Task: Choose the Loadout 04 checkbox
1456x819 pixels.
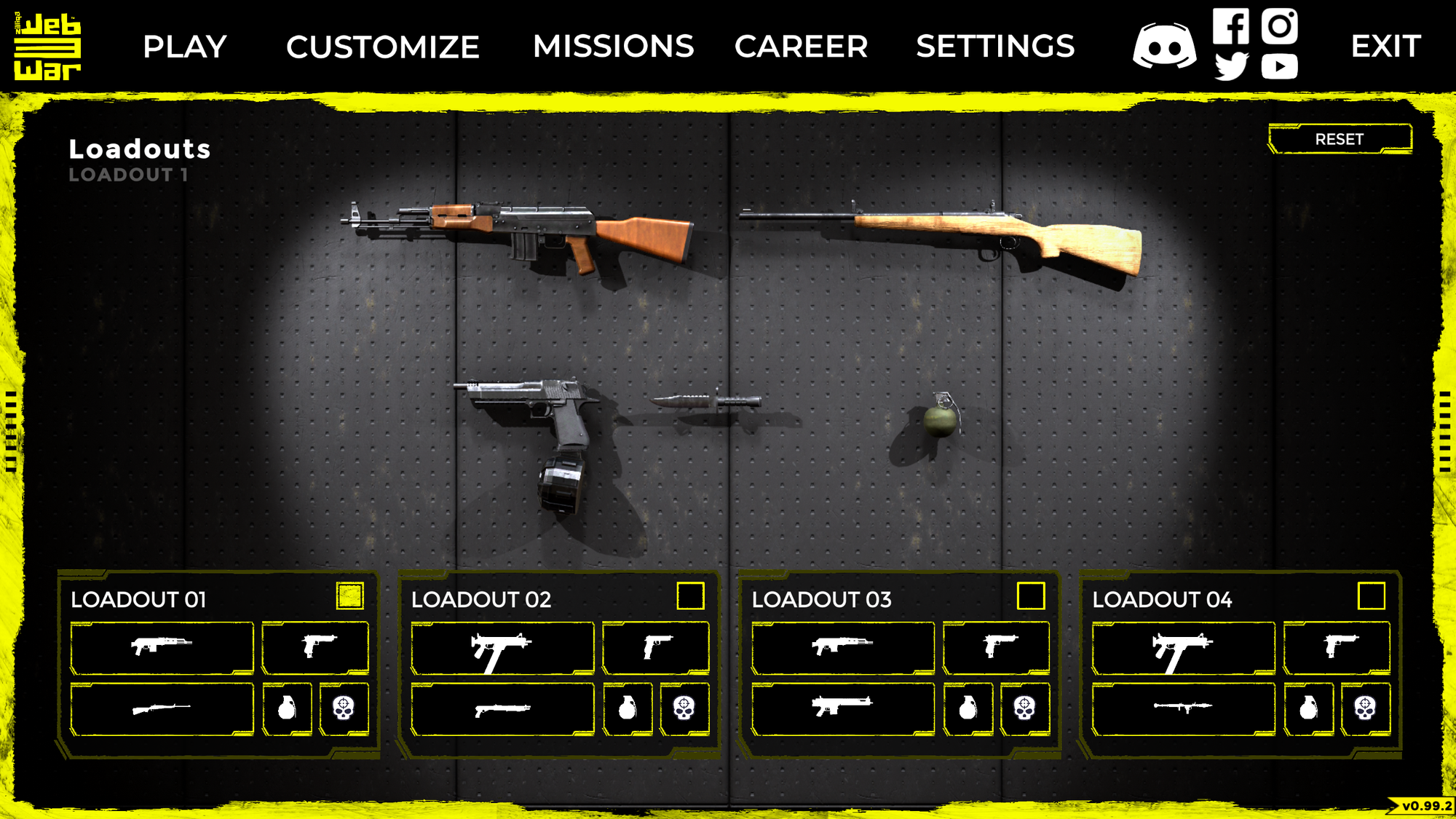Action: (x=1371, y=596)
